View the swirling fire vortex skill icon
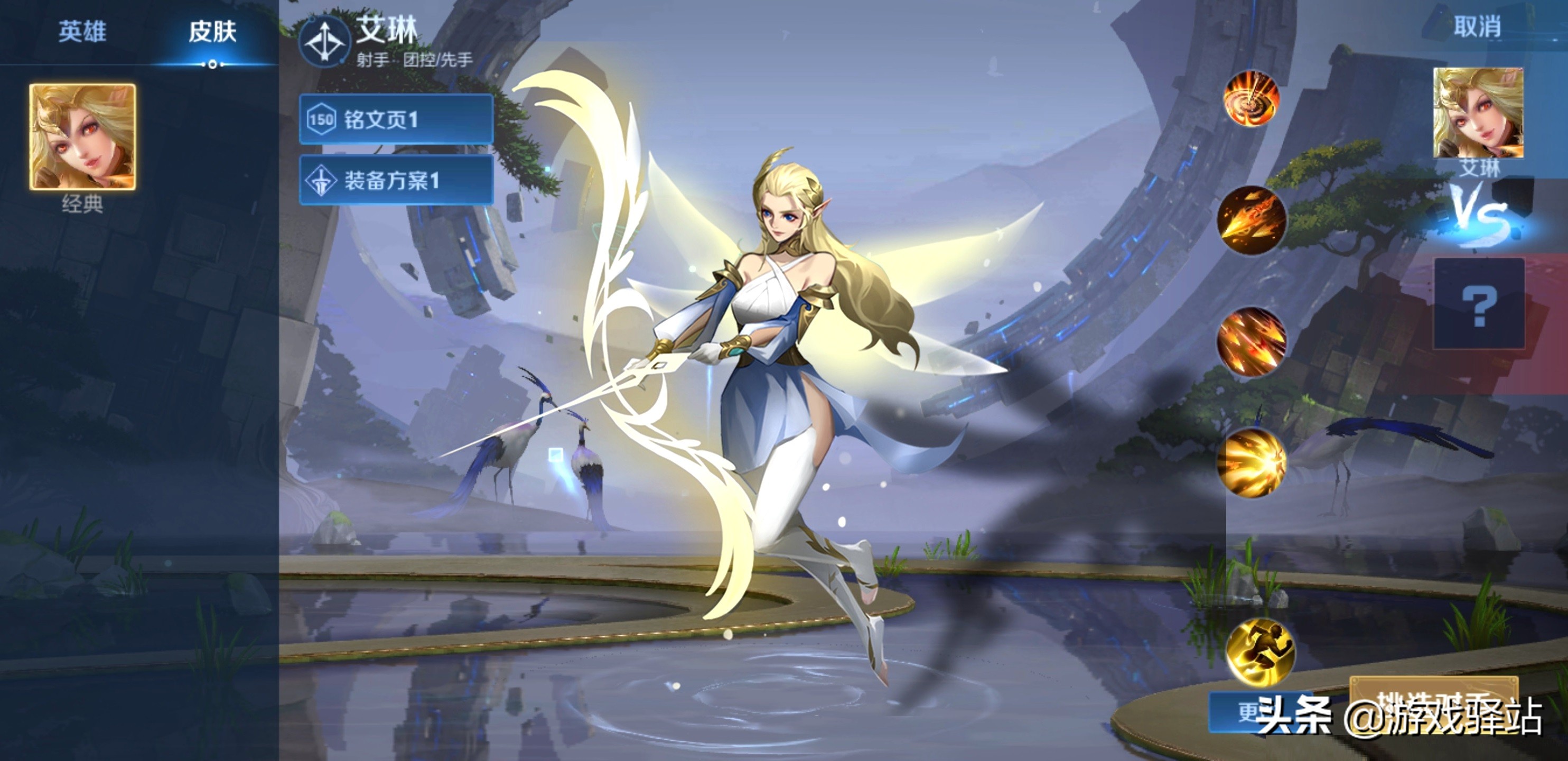The image size is (1568, 761). 1251,99
